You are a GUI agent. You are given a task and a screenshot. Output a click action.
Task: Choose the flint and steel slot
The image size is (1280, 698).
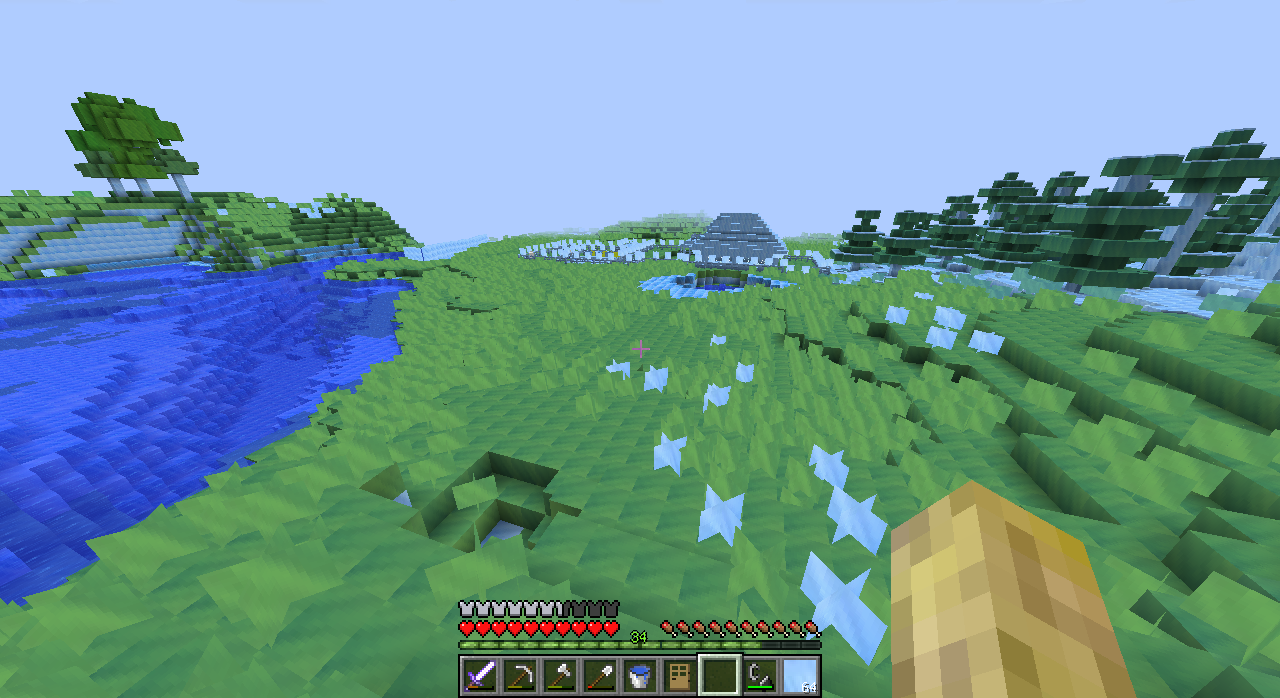pyautogui.click(x=760, y=675)
